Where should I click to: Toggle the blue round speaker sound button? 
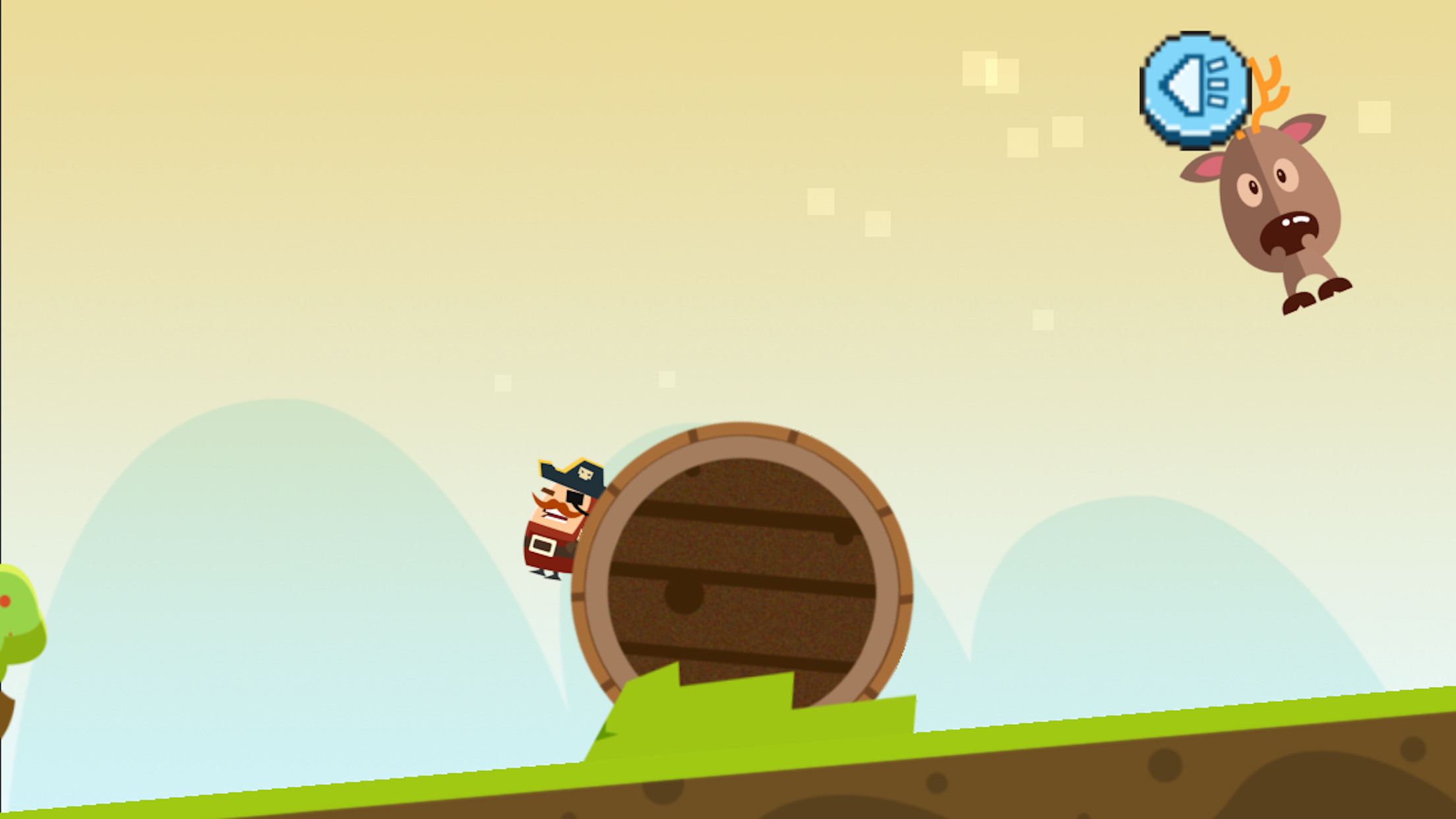1195,89
